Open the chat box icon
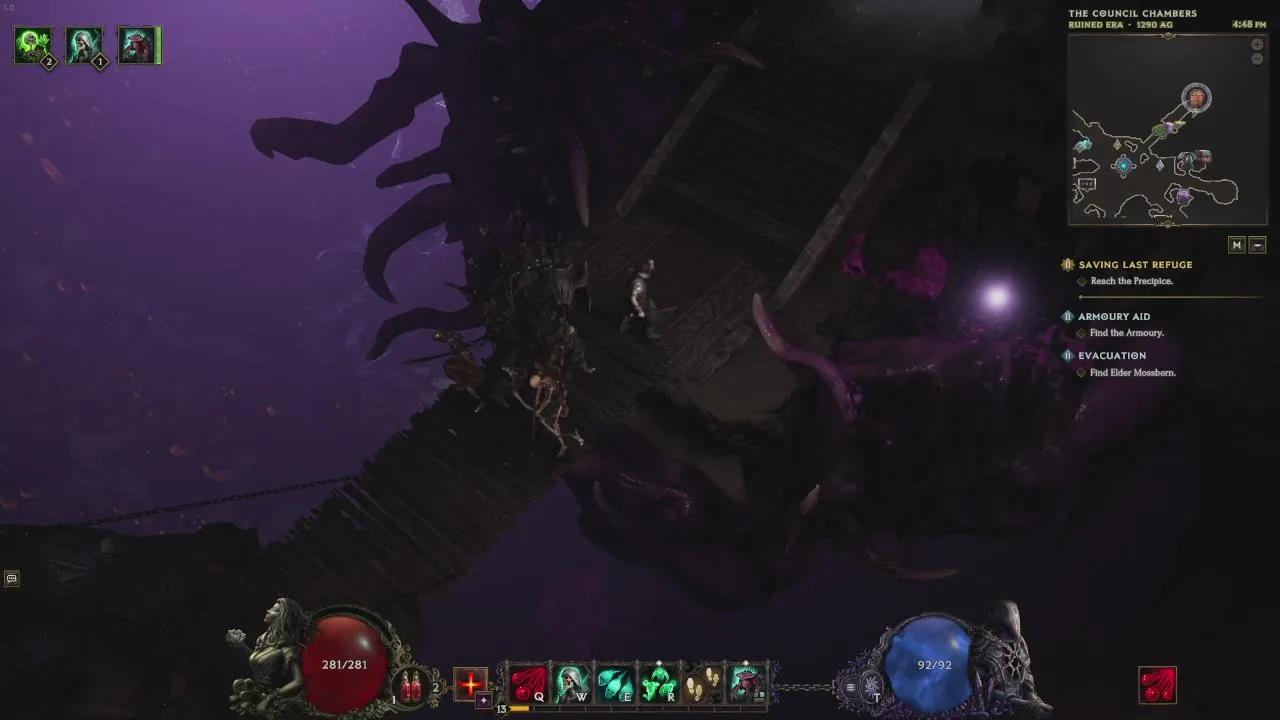 (x=11, y=578)
